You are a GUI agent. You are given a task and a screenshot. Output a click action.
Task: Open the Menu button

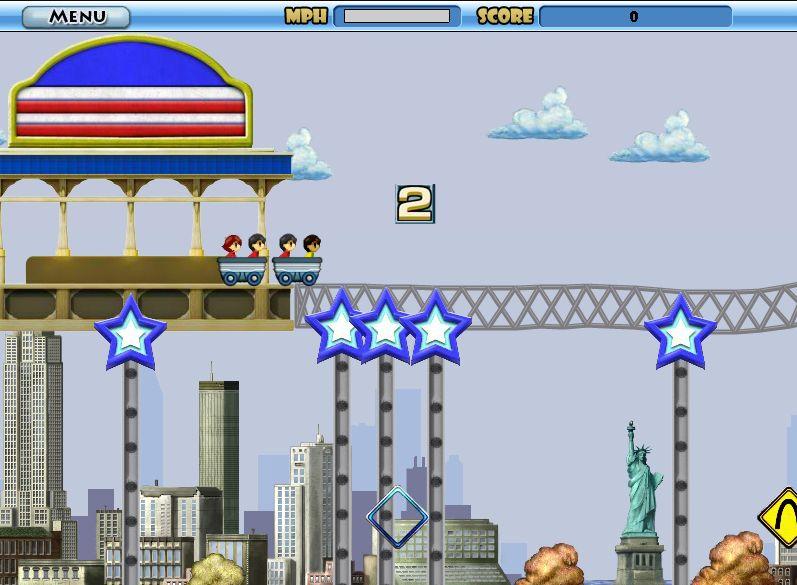coord(76,17)
